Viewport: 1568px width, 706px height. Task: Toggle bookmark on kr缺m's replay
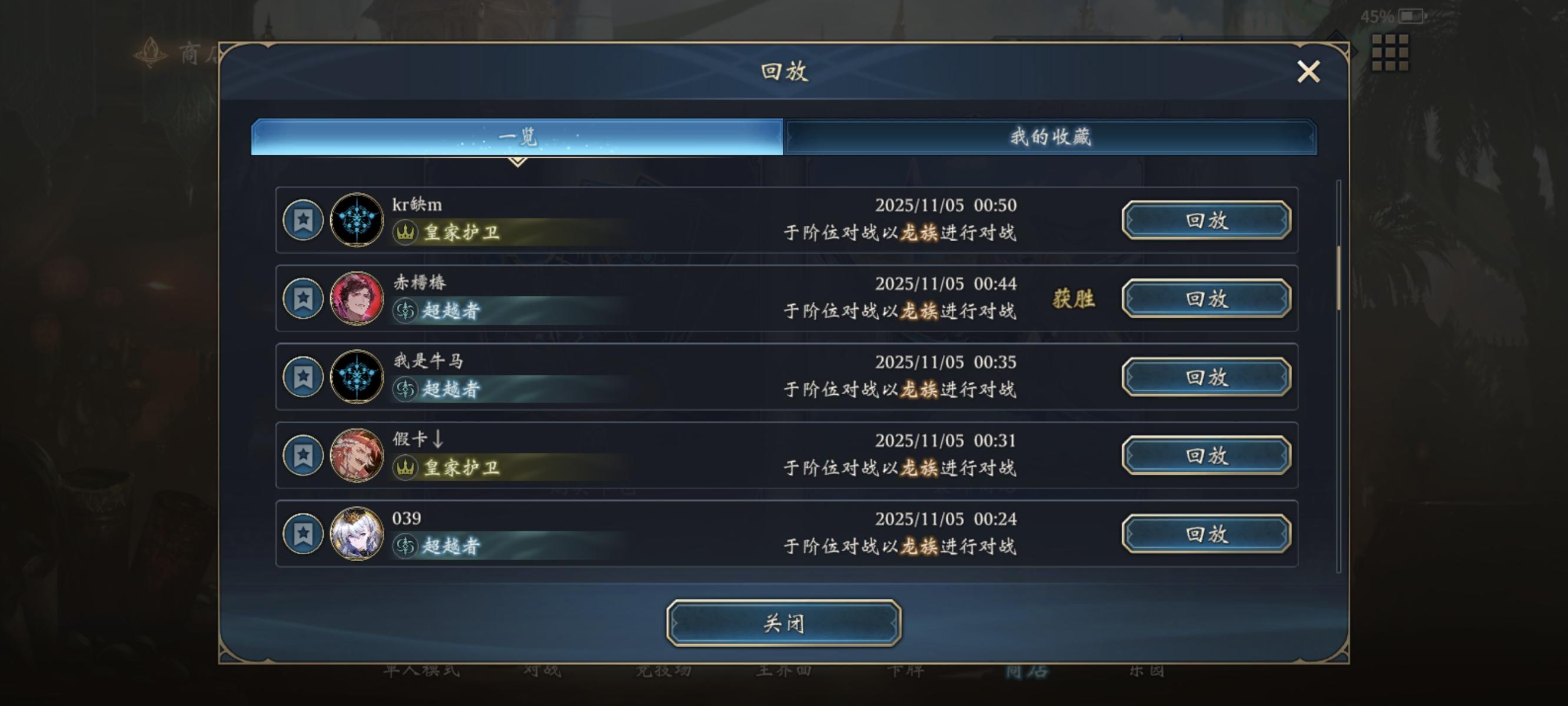(x=303, y=220)
